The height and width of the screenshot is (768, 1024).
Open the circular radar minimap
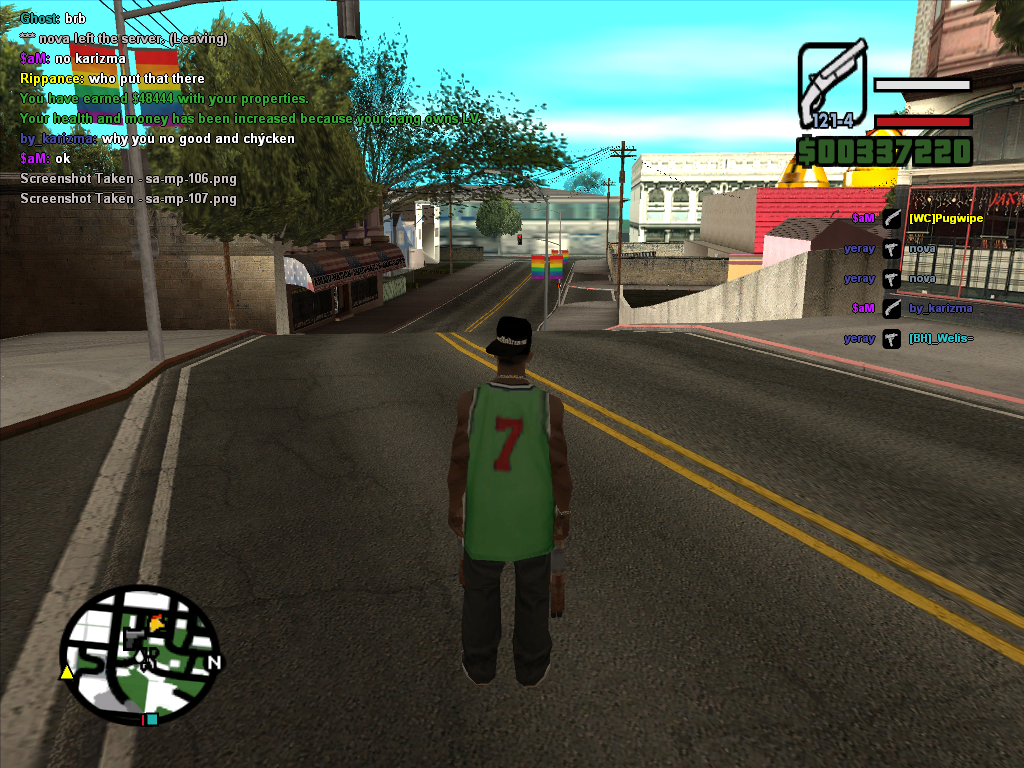click(x=138, y=654)
